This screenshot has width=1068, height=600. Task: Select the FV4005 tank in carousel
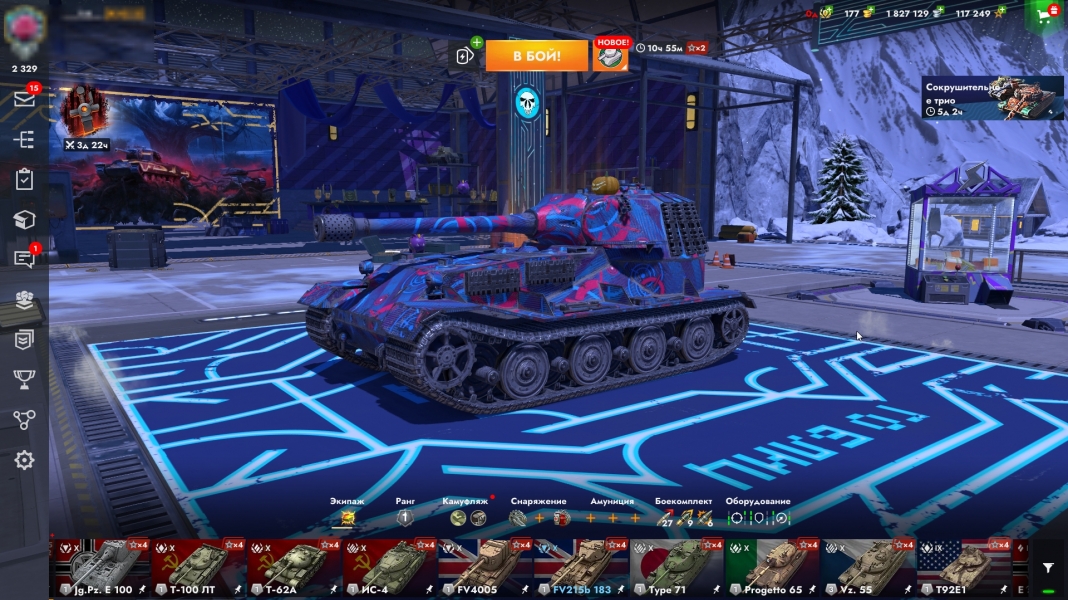[486, 567]
